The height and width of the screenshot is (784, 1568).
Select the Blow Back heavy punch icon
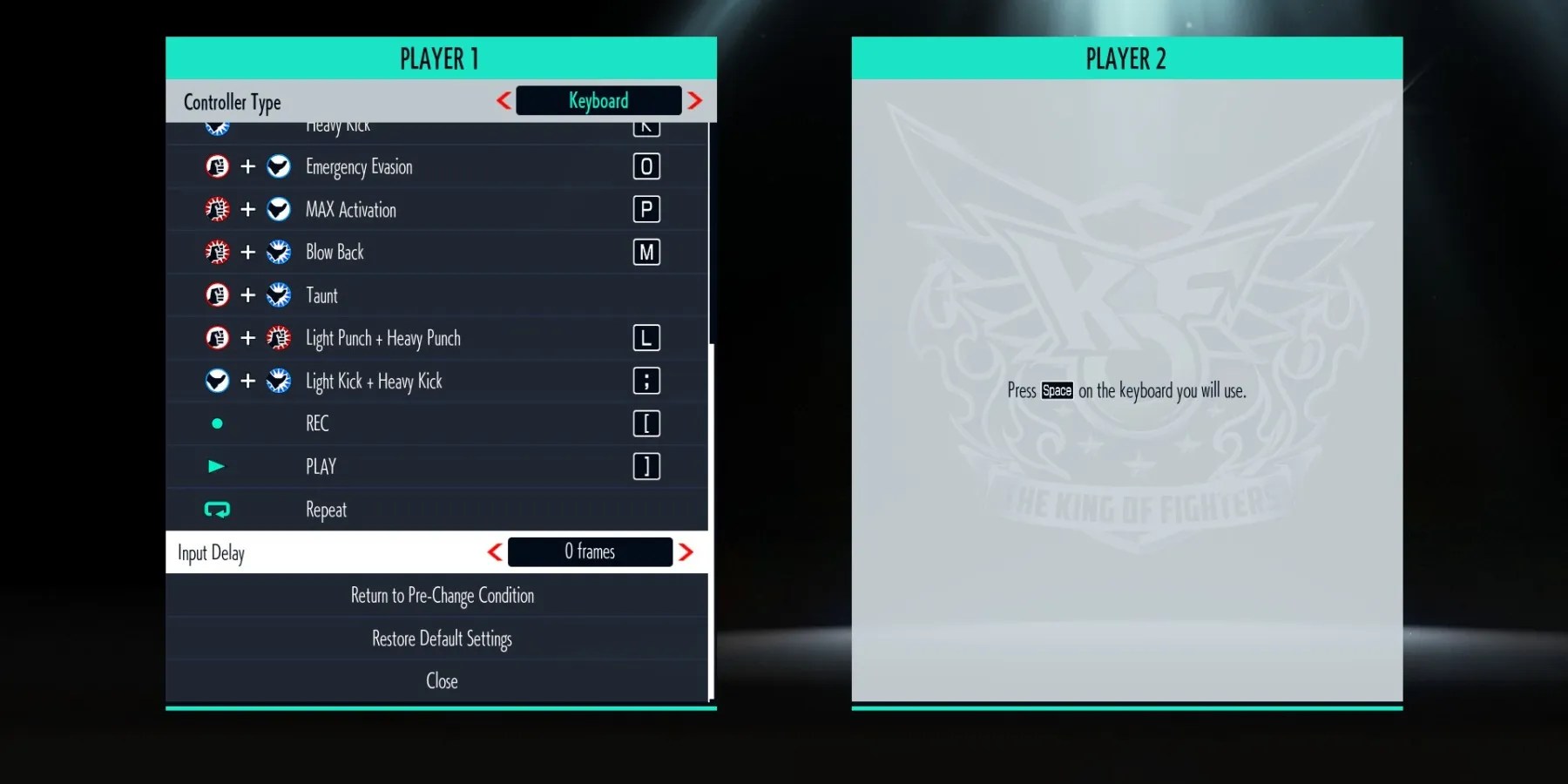point(217,252)
